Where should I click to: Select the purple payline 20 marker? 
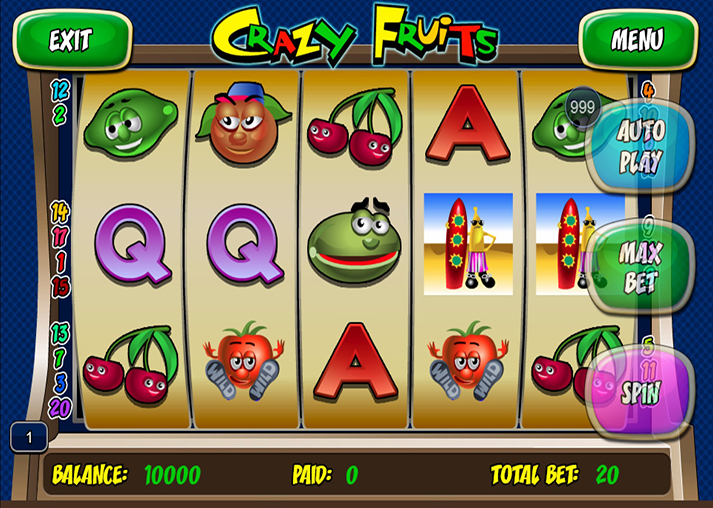(60, 407)
